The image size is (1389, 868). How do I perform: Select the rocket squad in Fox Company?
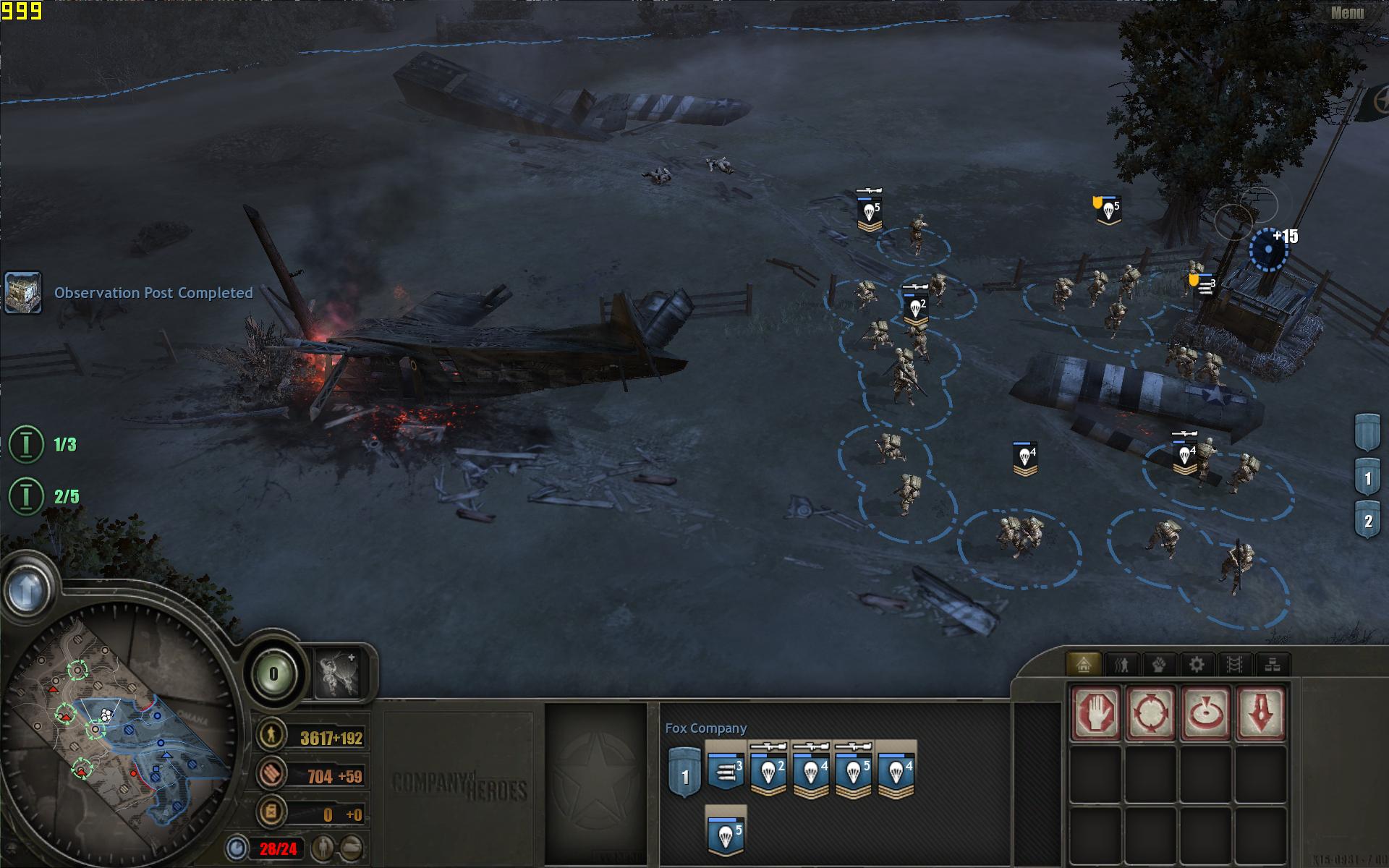(726, 773)
